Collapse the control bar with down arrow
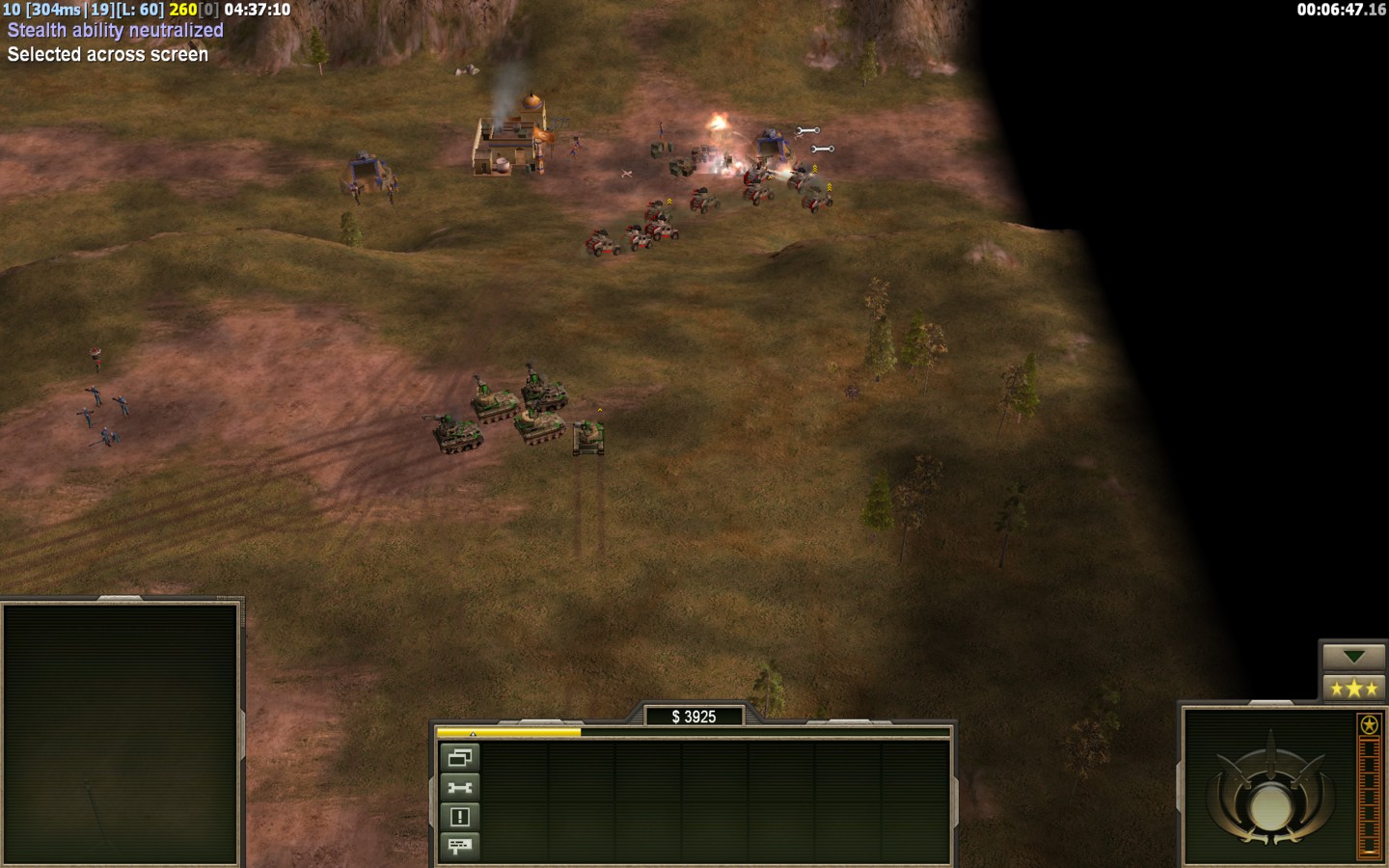This screenshot has width=1389, height=868. point(1353,657)
